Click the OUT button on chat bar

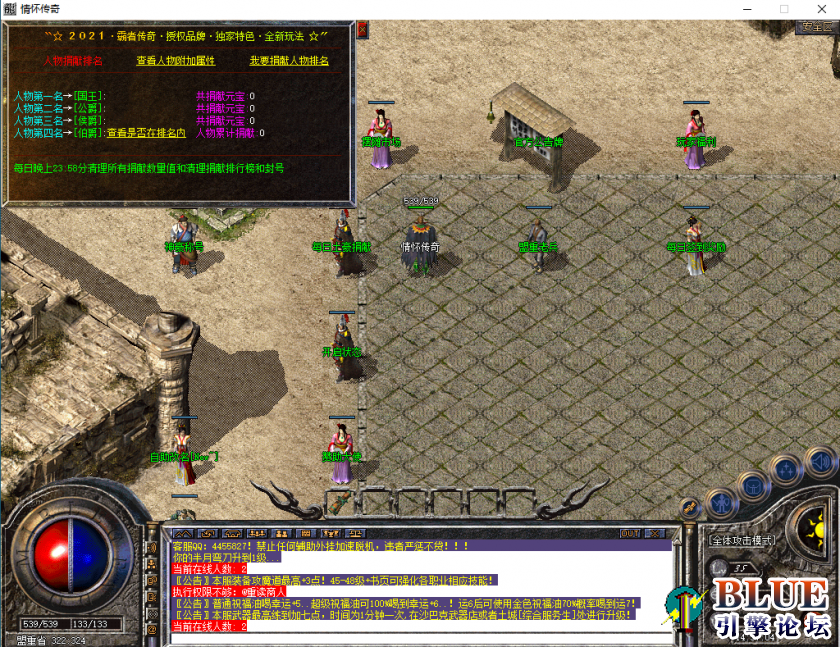630,533
